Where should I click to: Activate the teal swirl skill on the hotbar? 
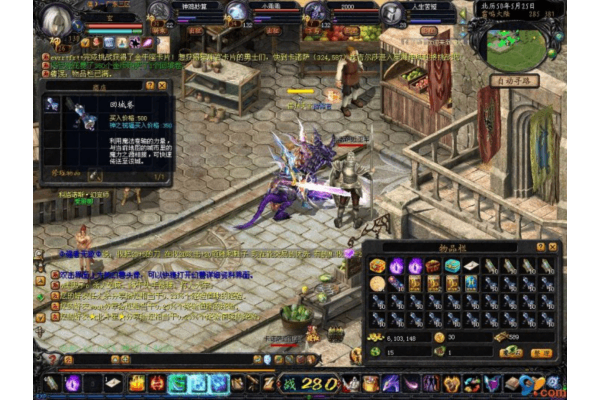(178, 383)
